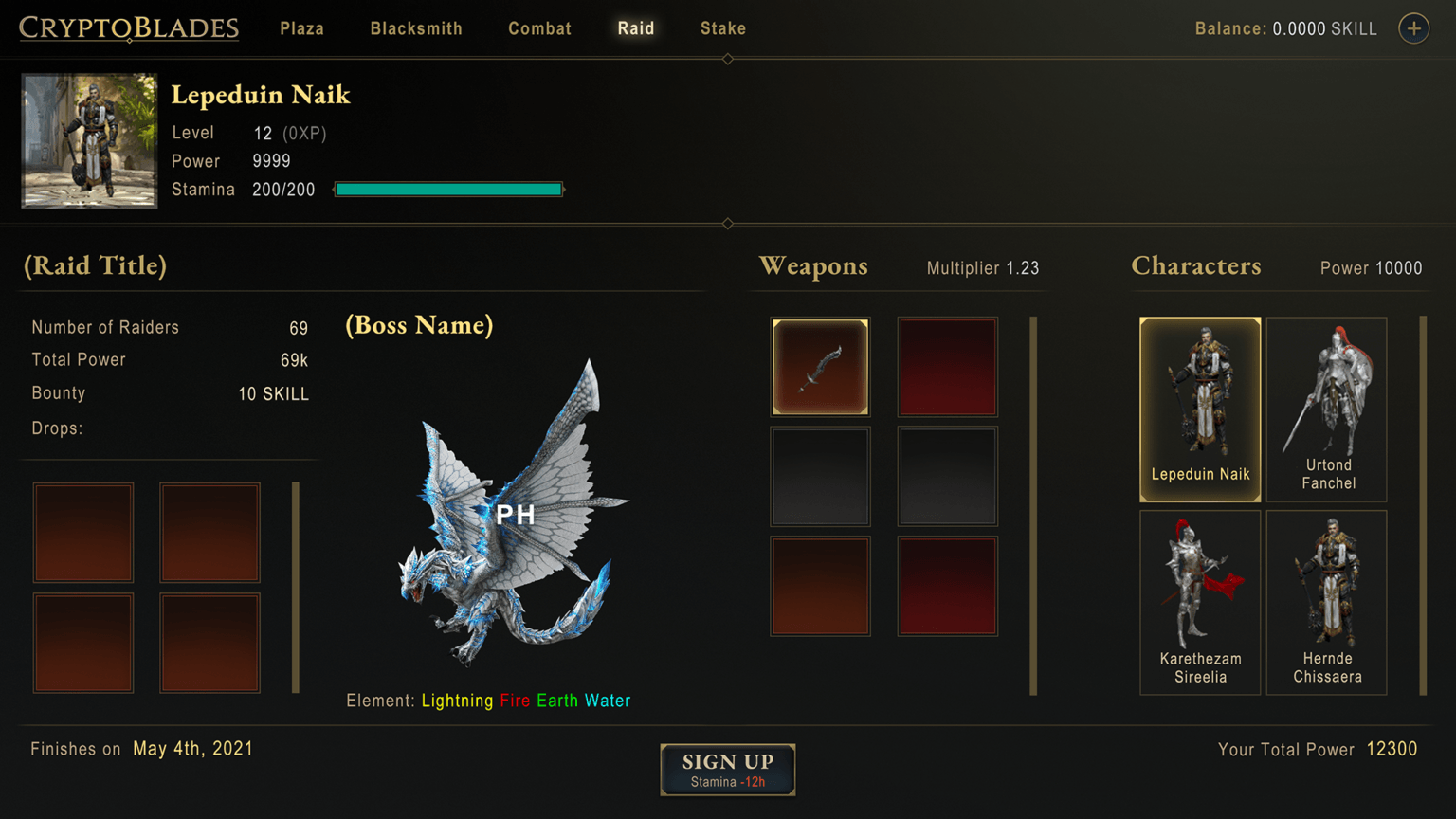Choose the Lepeduin Naik character card
1456x819 pixels.
(1200, 409)
